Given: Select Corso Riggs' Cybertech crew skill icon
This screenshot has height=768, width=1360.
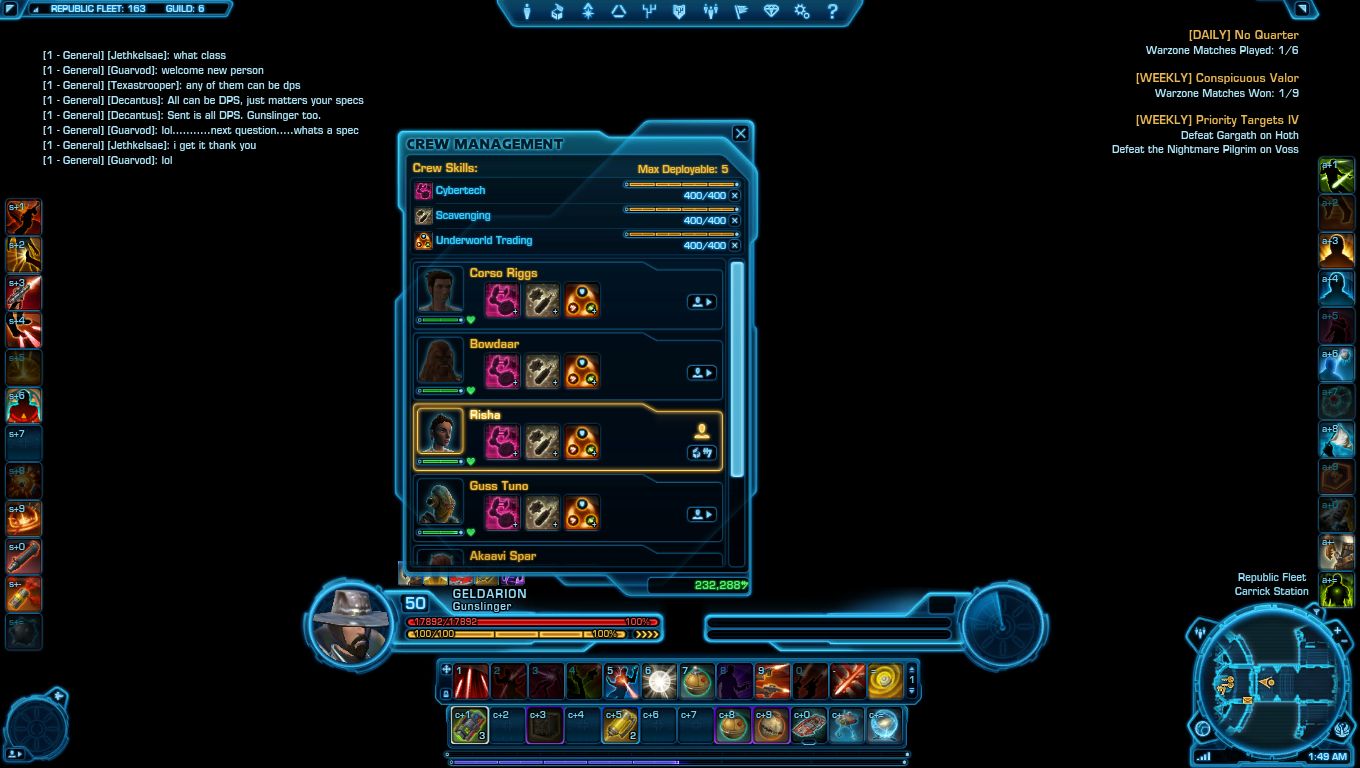Looking at the screenshot, I should pyautogui.click(x=501, y=300).
